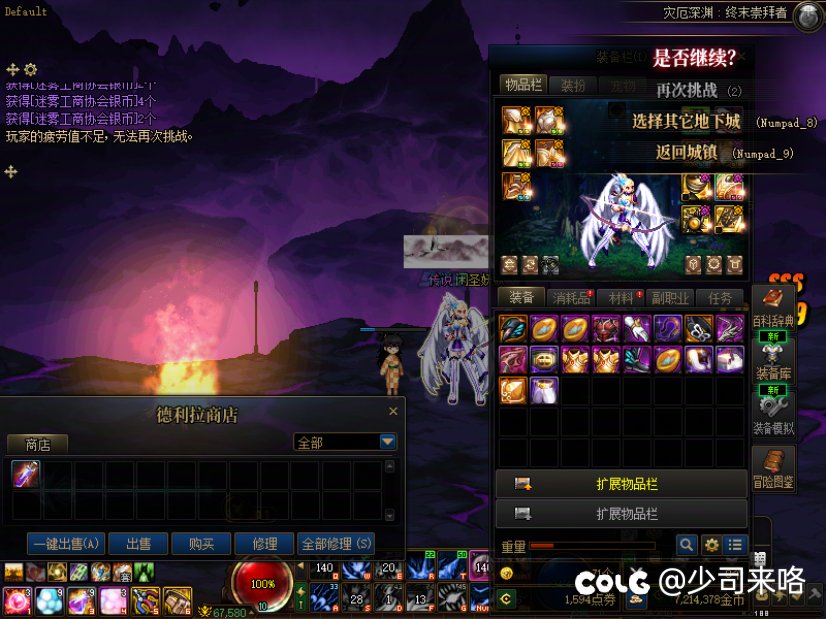Click the 一键出售 sell-all button

pos(66,544)
